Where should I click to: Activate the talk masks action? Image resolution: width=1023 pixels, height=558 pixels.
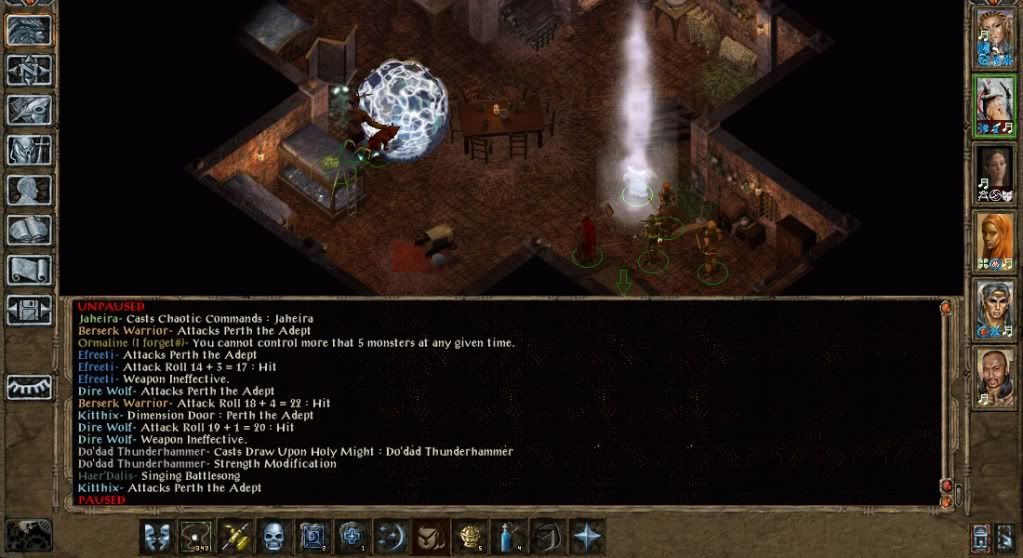click(157, 535)
